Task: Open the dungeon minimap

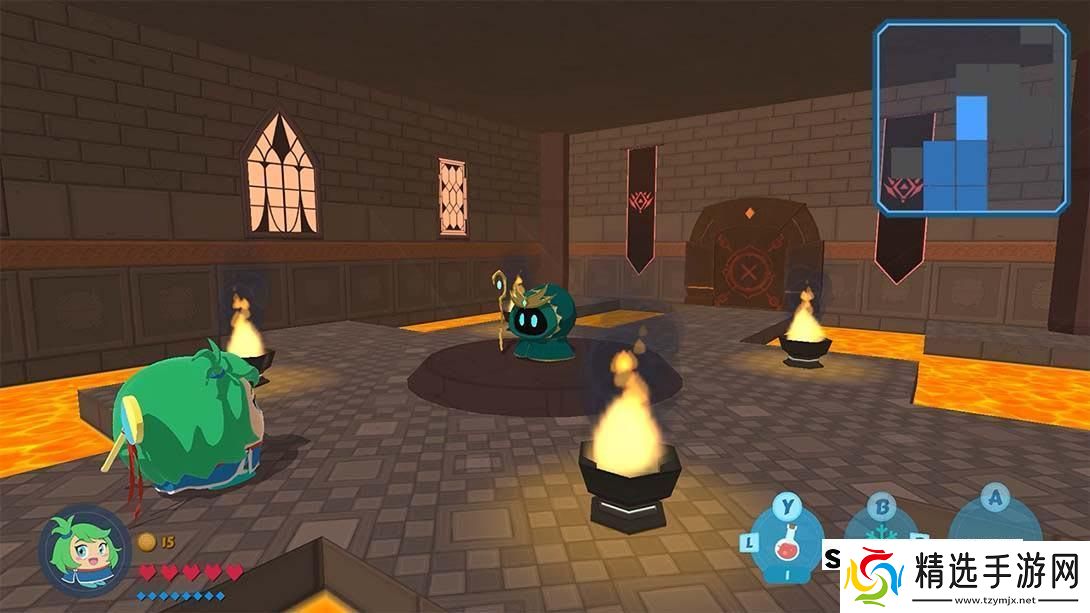Action: tap(972, 118)
